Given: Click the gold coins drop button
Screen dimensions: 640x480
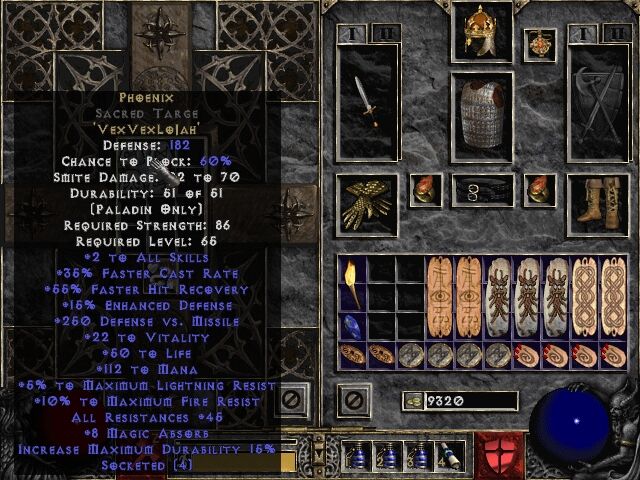Looking at the screenshot, I should coord(411,402).
